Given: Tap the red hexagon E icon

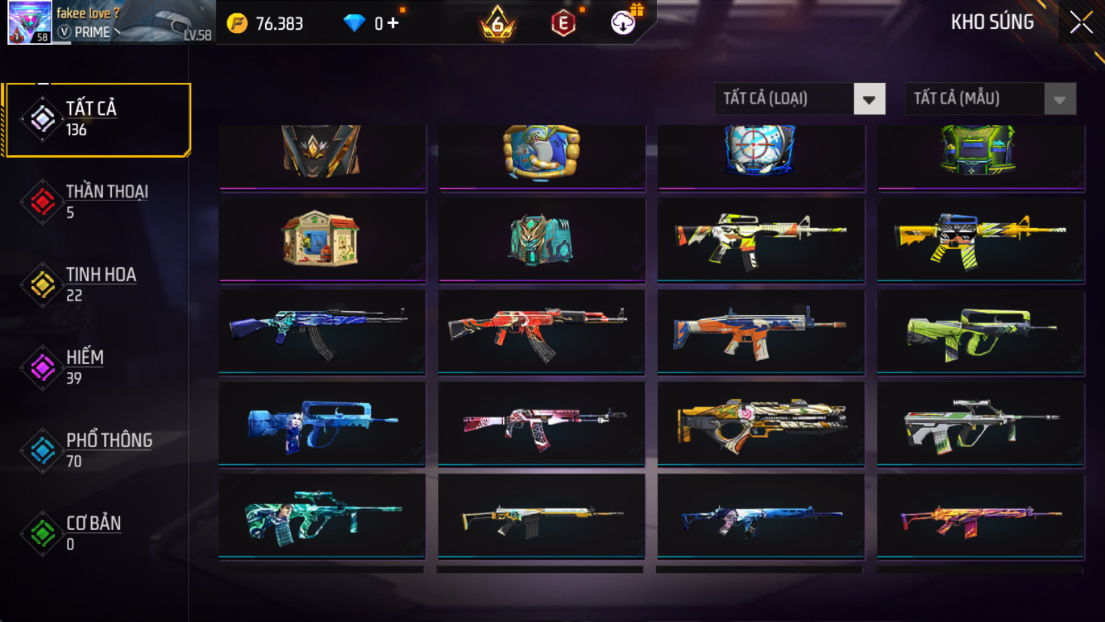Looking at the screenshot, I should point(563,23).
